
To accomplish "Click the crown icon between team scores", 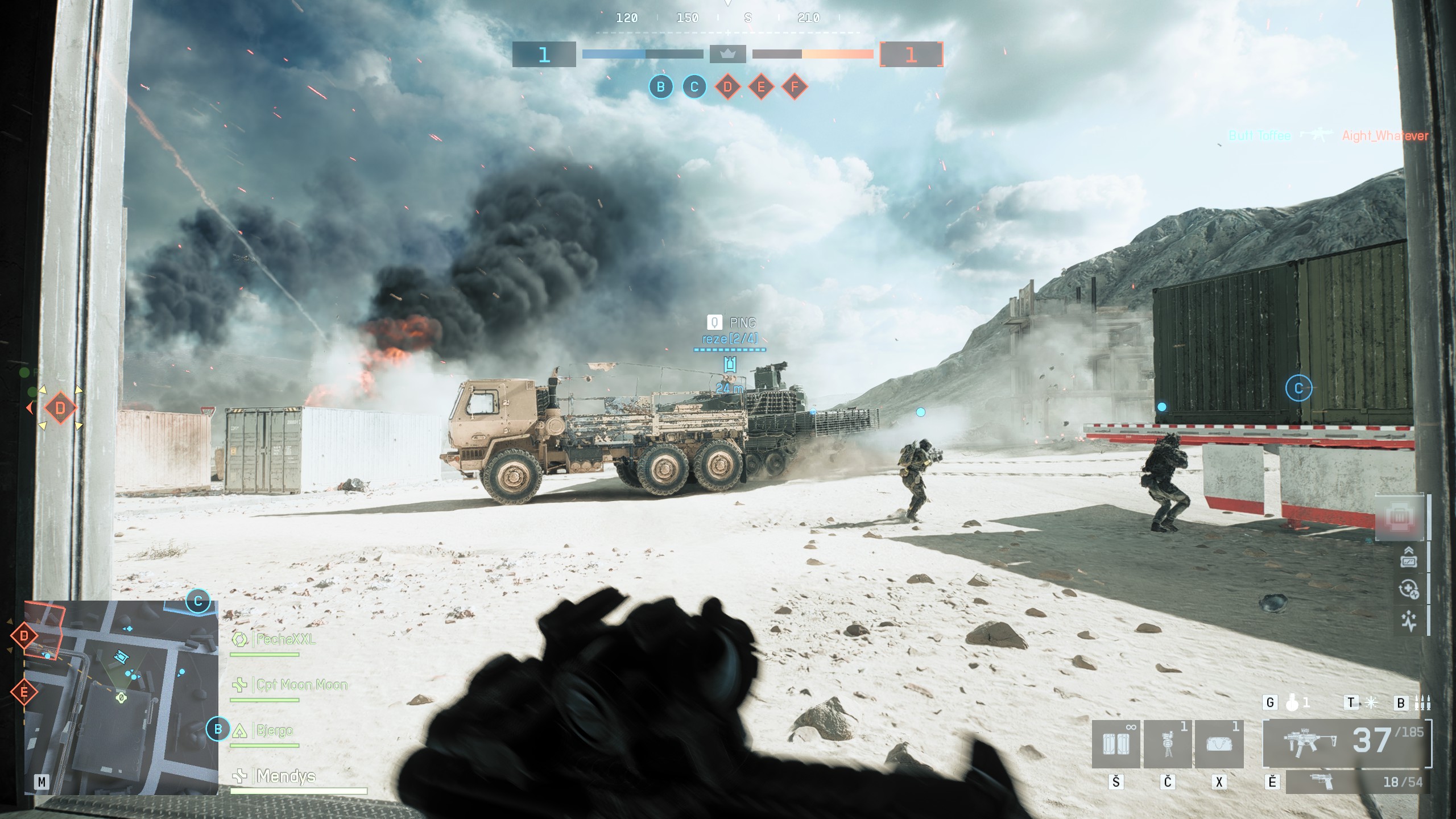I will pyautogui.click(x=727, y=54).
